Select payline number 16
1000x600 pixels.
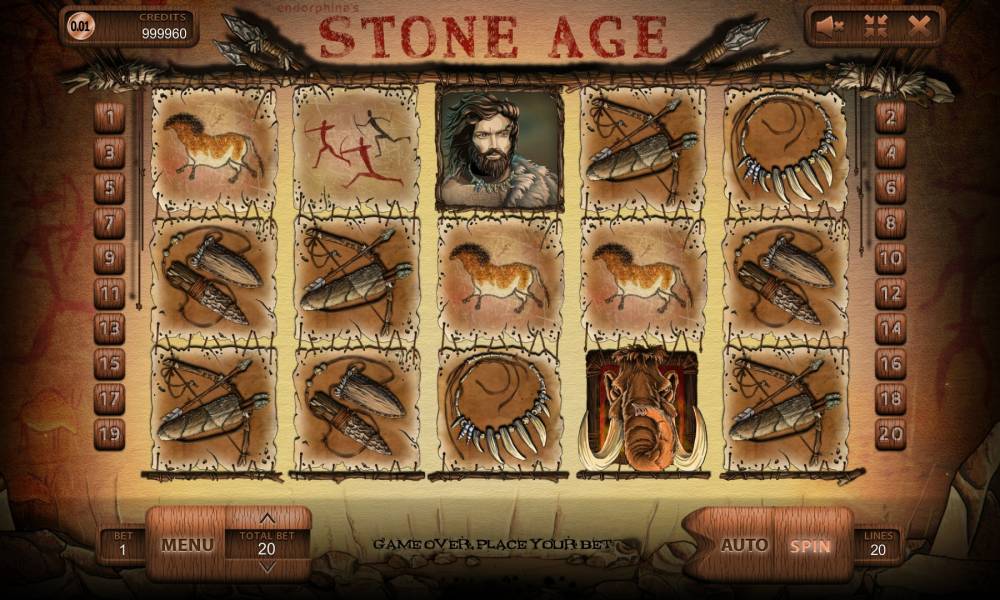pos(890,363)
